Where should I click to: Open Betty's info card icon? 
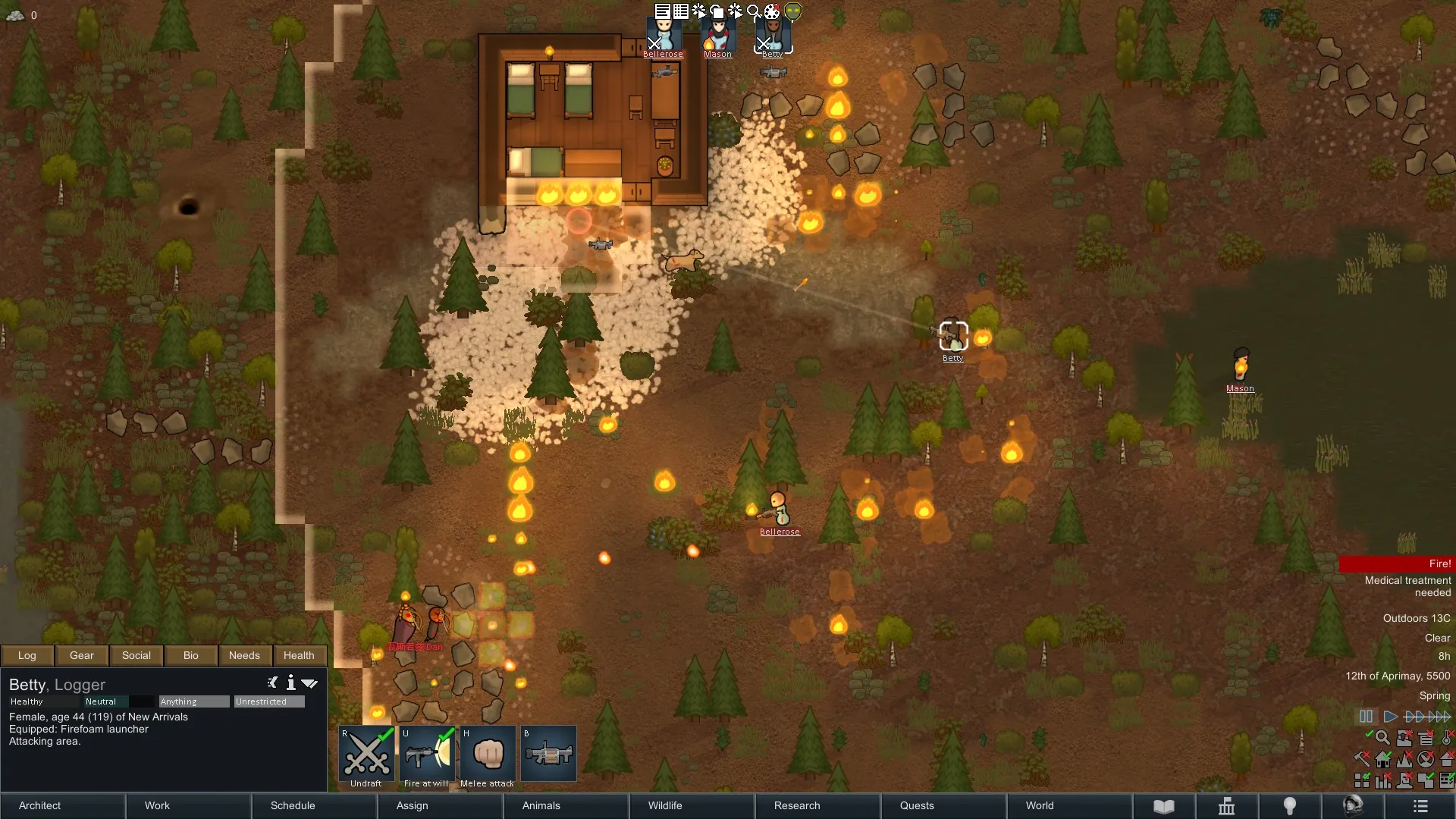pos(290,683)
